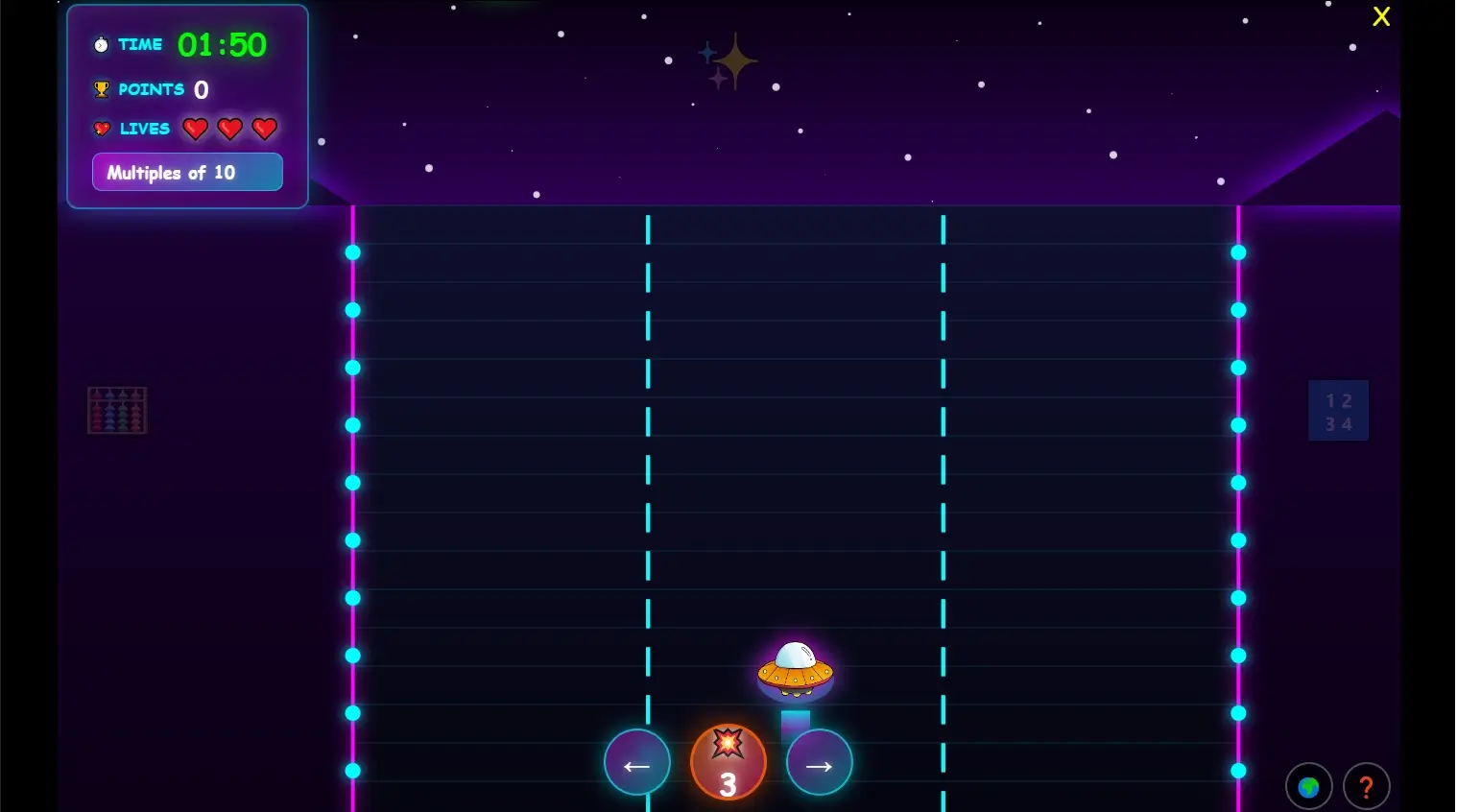The width and height of the screenshot is (1457, 812).
Task: Click the globe language icon
Action: [1308, 786]
